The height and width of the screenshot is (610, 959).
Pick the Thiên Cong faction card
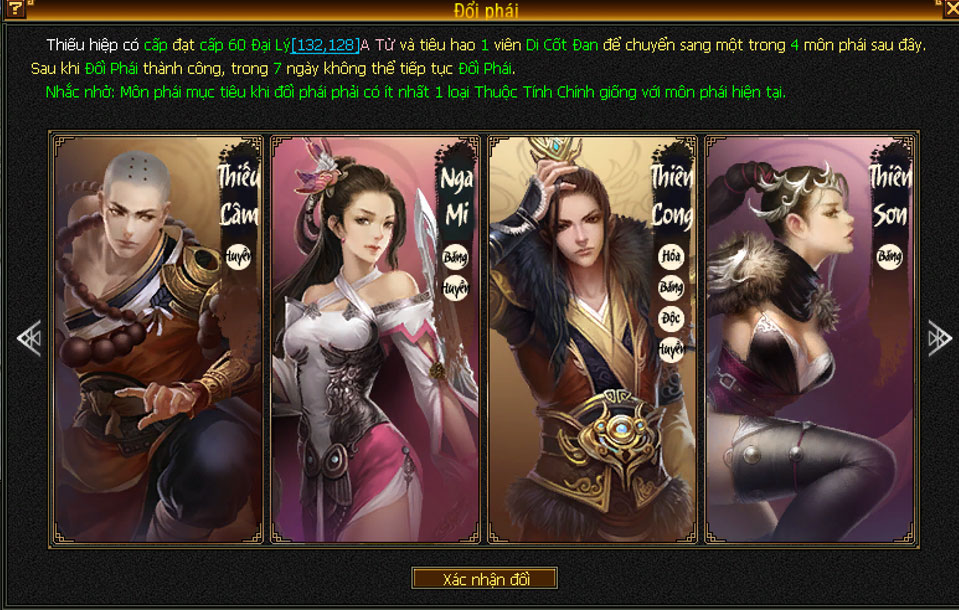coord(593,340)
